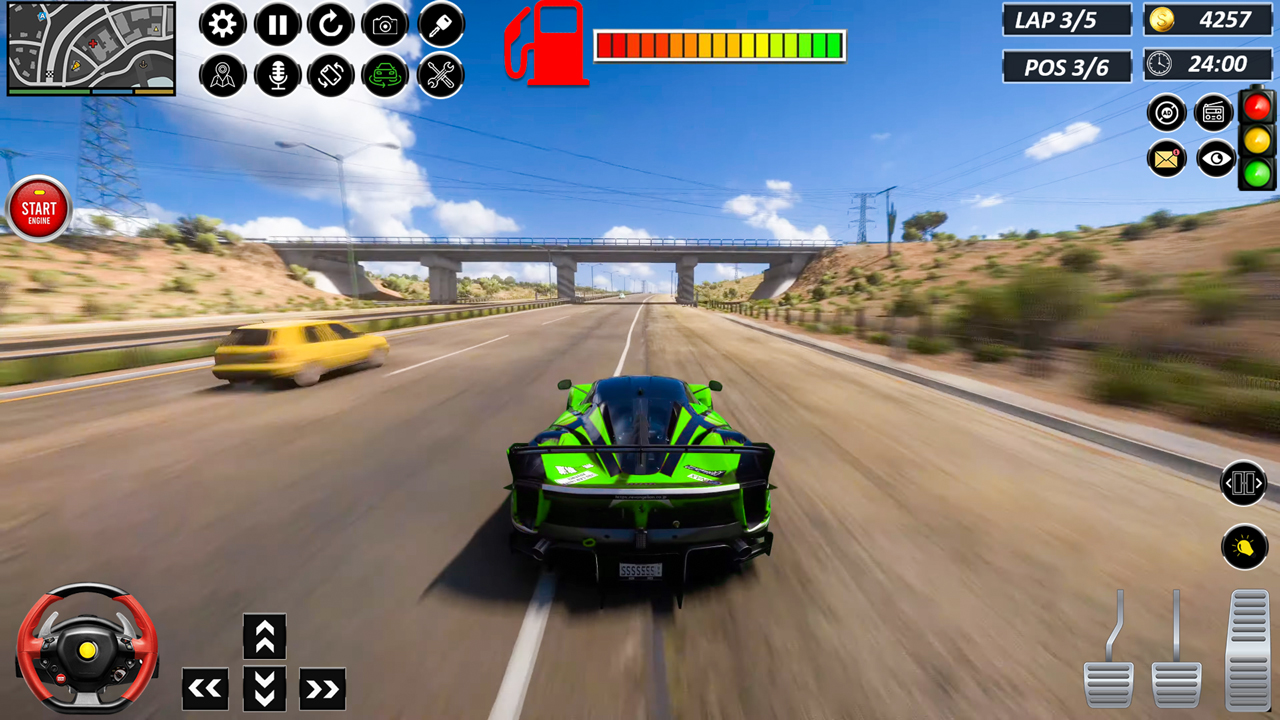Open the garage tools wrench icon
The width and height of the screenshot is (1280, 720).
442,76
